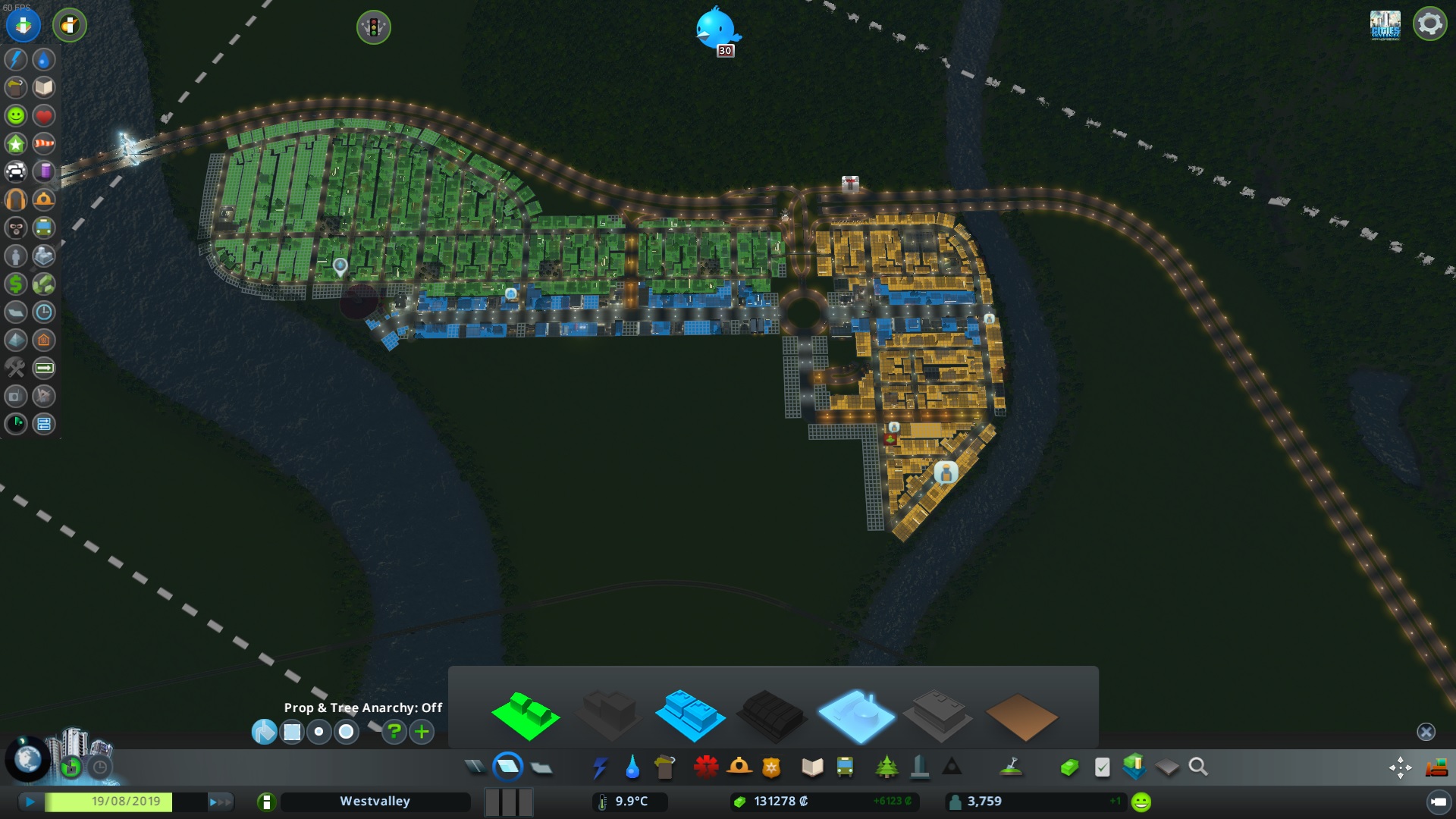Click the play/pause simulation button
Image resolution: width=1456 pixels, height=819 pixels.
coord(30,802)
